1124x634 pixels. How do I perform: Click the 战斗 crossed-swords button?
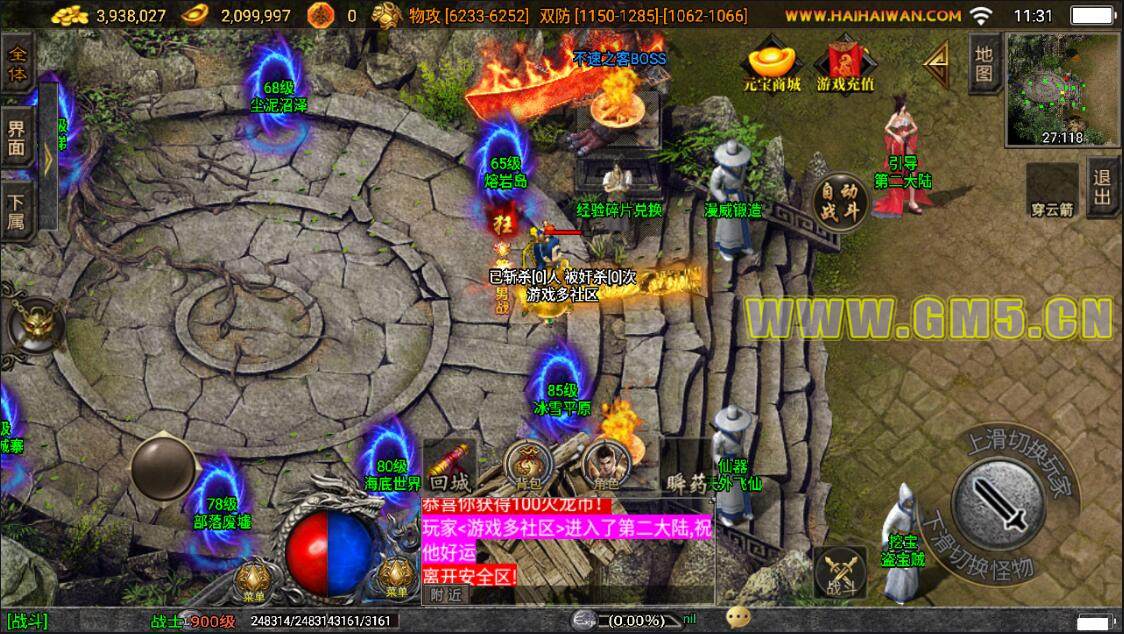[x=839, y=572]
